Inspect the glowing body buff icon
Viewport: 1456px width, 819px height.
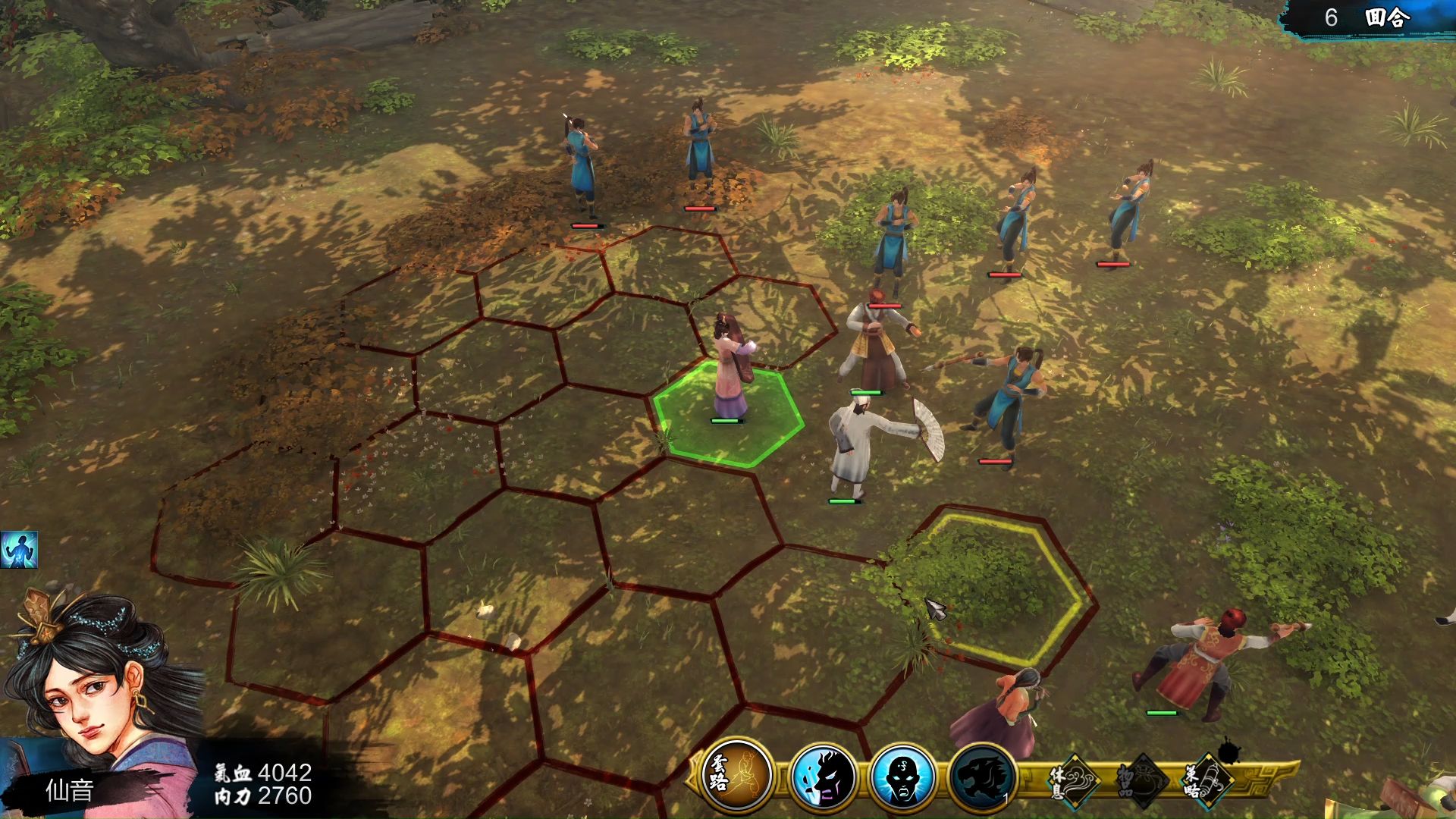click(19, 550)
